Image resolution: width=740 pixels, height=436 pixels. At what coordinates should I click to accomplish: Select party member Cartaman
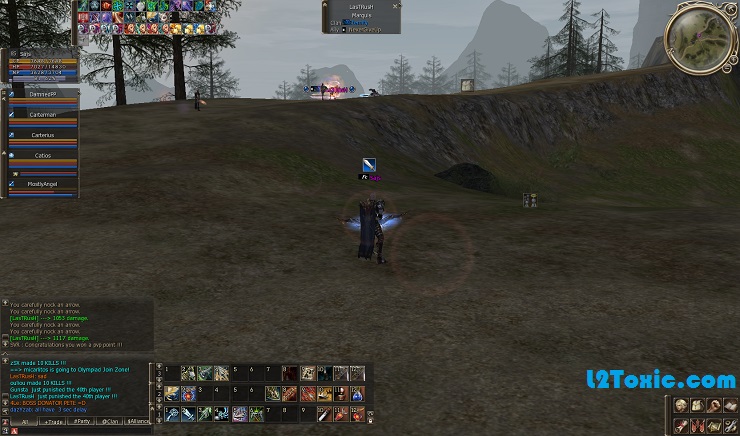coord(42,114)
